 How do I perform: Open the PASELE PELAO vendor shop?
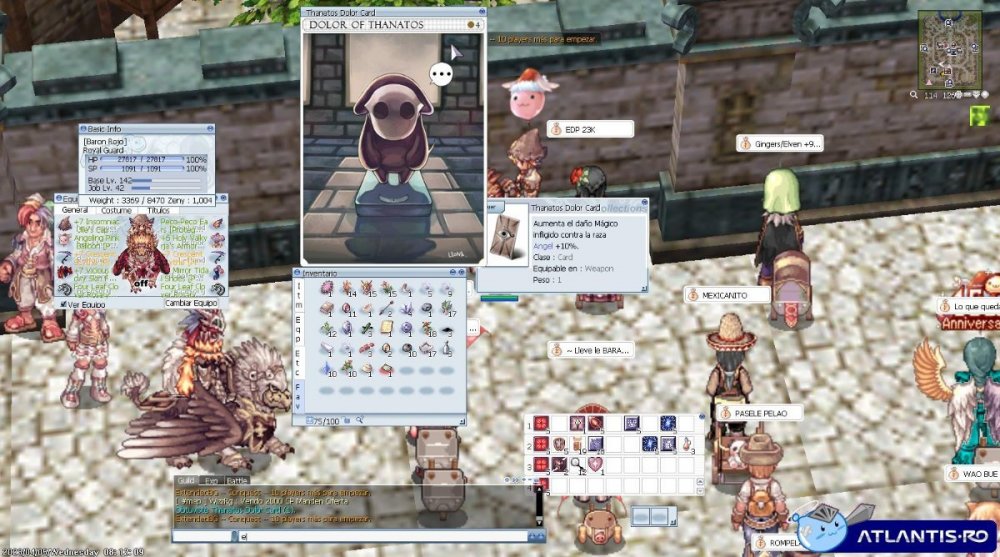tap(758, 413)
